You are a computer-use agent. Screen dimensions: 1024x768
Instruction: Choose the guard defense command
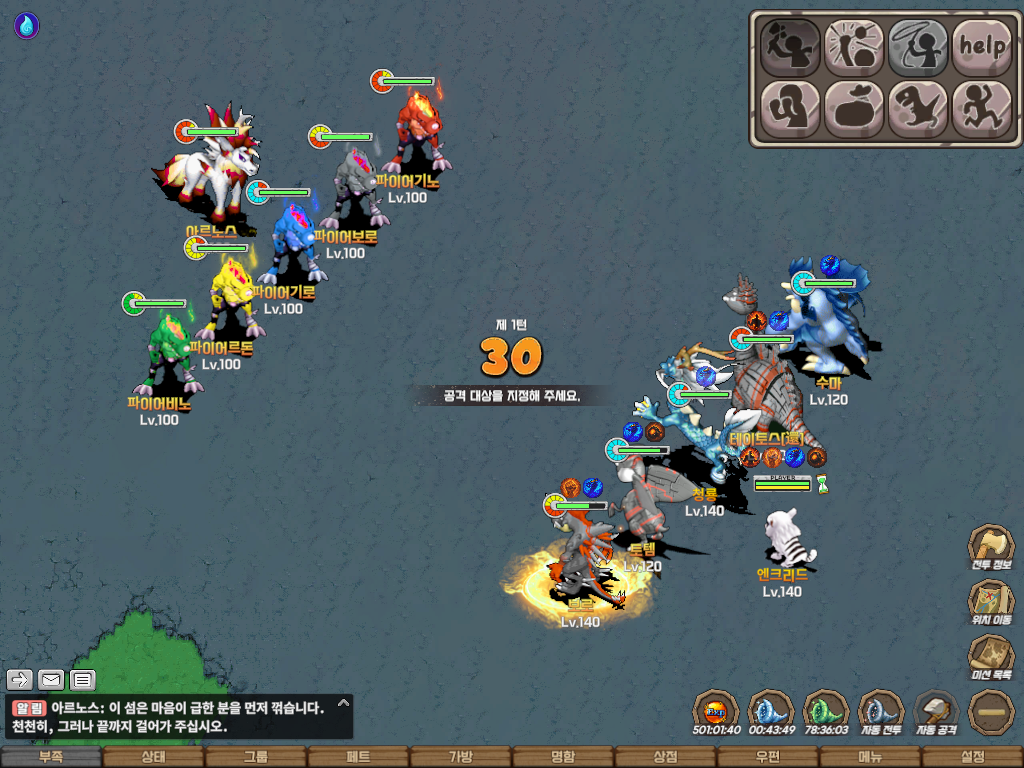click(790, 108)
